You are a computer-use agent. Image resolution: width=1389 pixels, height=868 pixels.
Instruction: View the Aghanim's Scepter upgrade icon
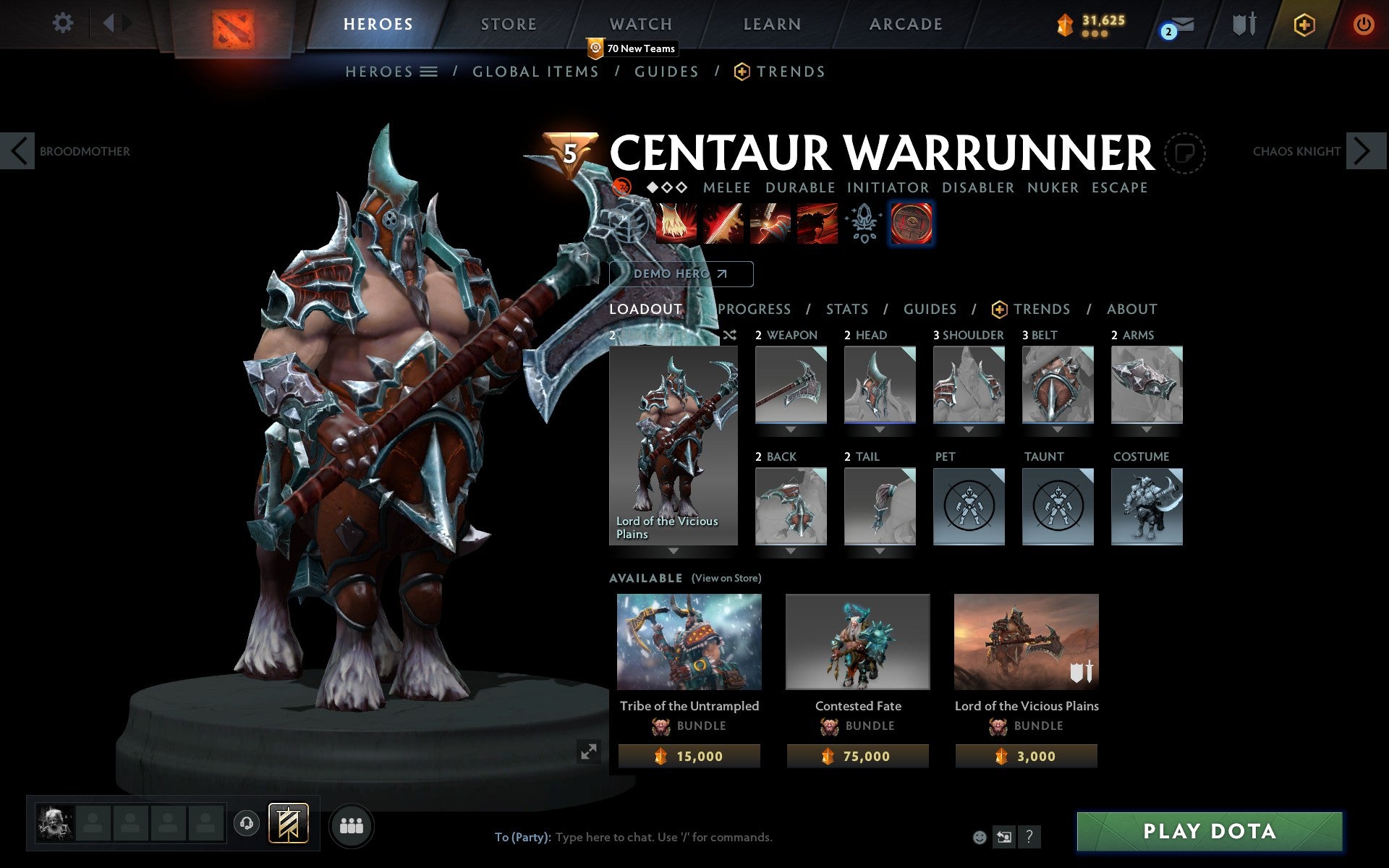click(863, 224)
